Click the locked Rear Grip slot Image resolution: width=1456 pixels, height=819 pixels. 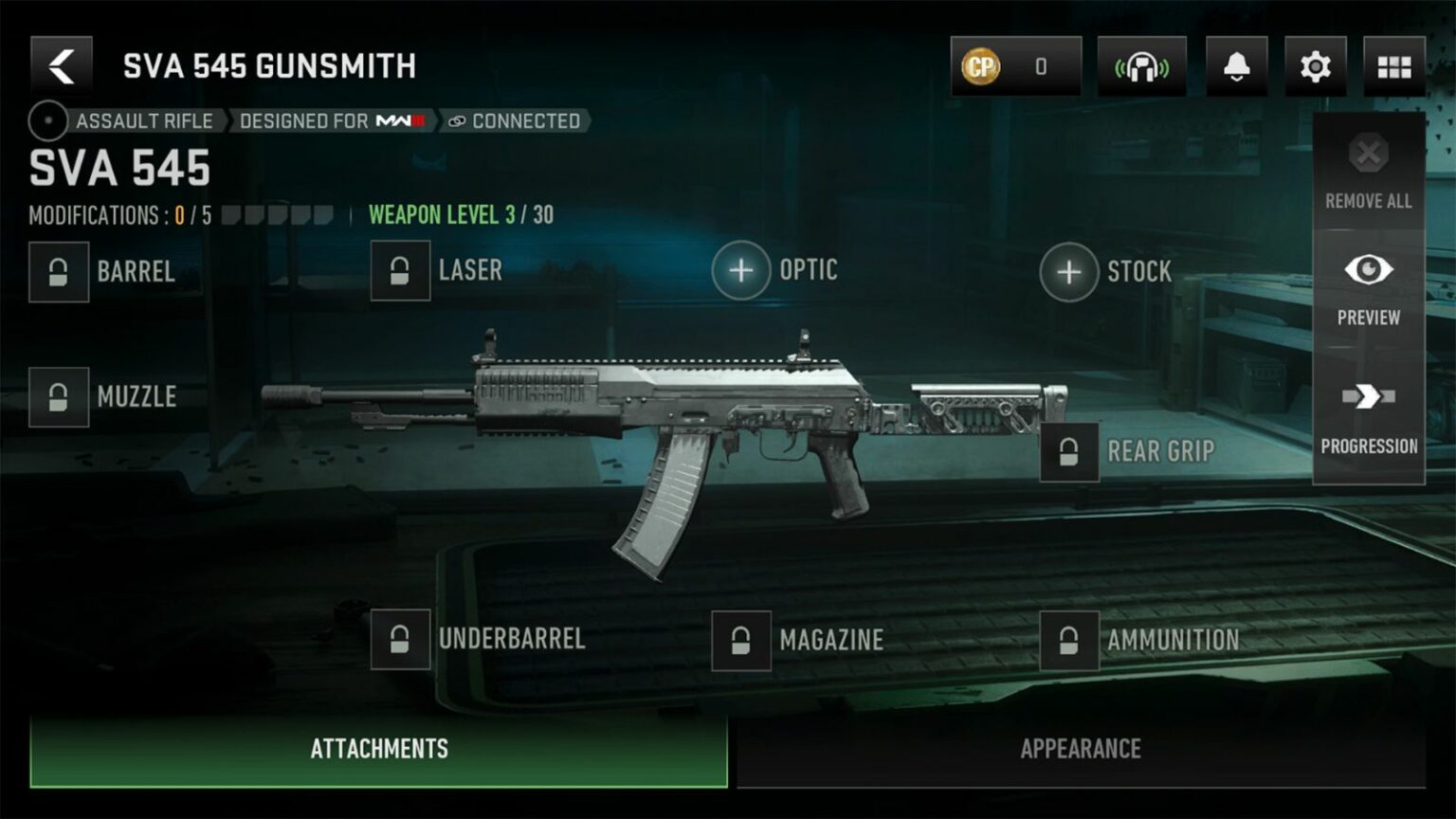click(1069, 452)
